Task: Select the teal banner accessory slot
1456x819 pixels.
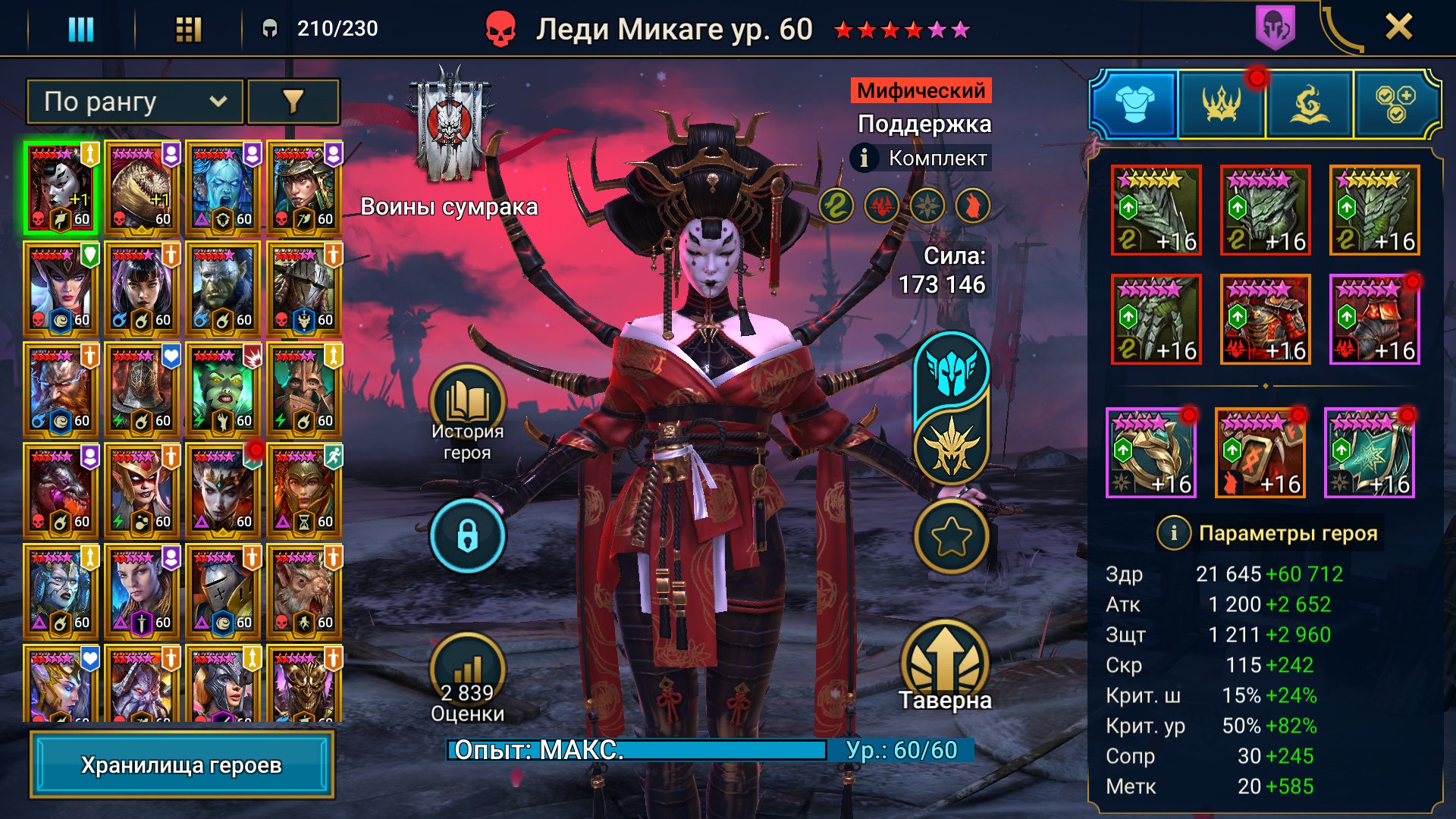Action: (1370, 453)
